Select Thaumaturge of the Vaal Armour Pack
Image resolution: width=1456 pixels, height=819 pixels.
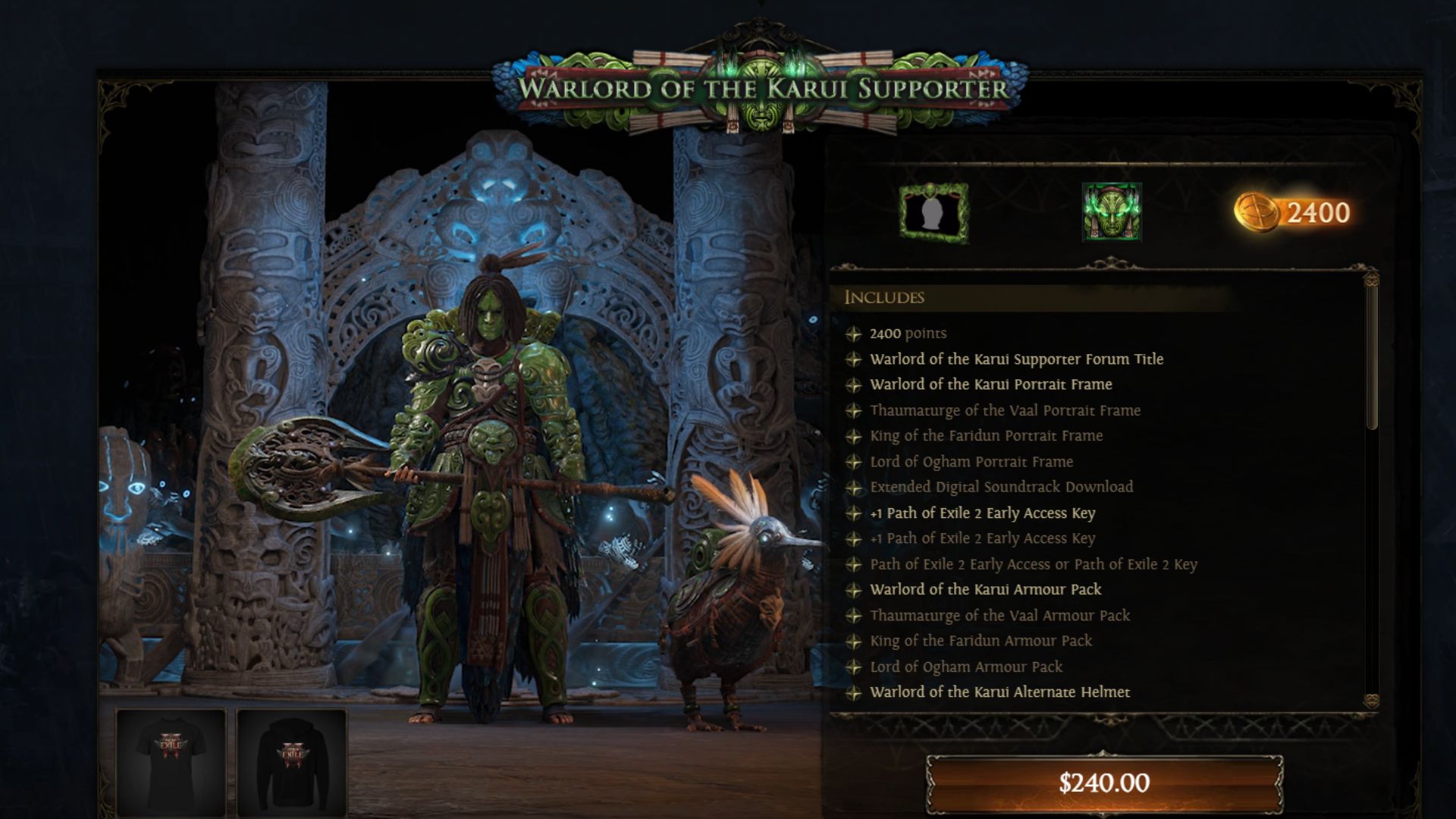pyautogui.click(x=999, y=615)
